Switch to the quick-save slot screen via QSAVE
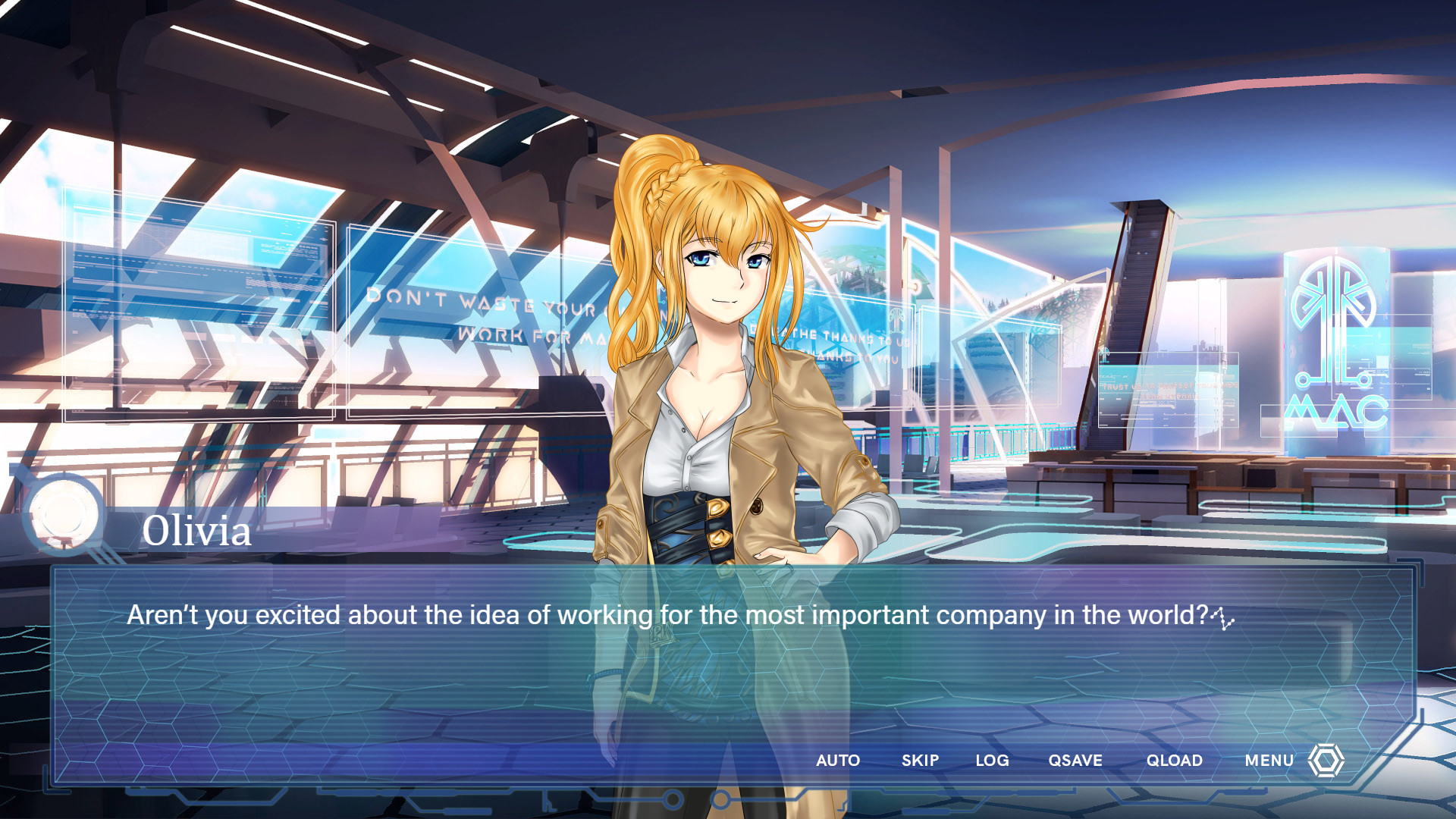This screenshot has height=819, width=1456. click(x=1075, y=761)
